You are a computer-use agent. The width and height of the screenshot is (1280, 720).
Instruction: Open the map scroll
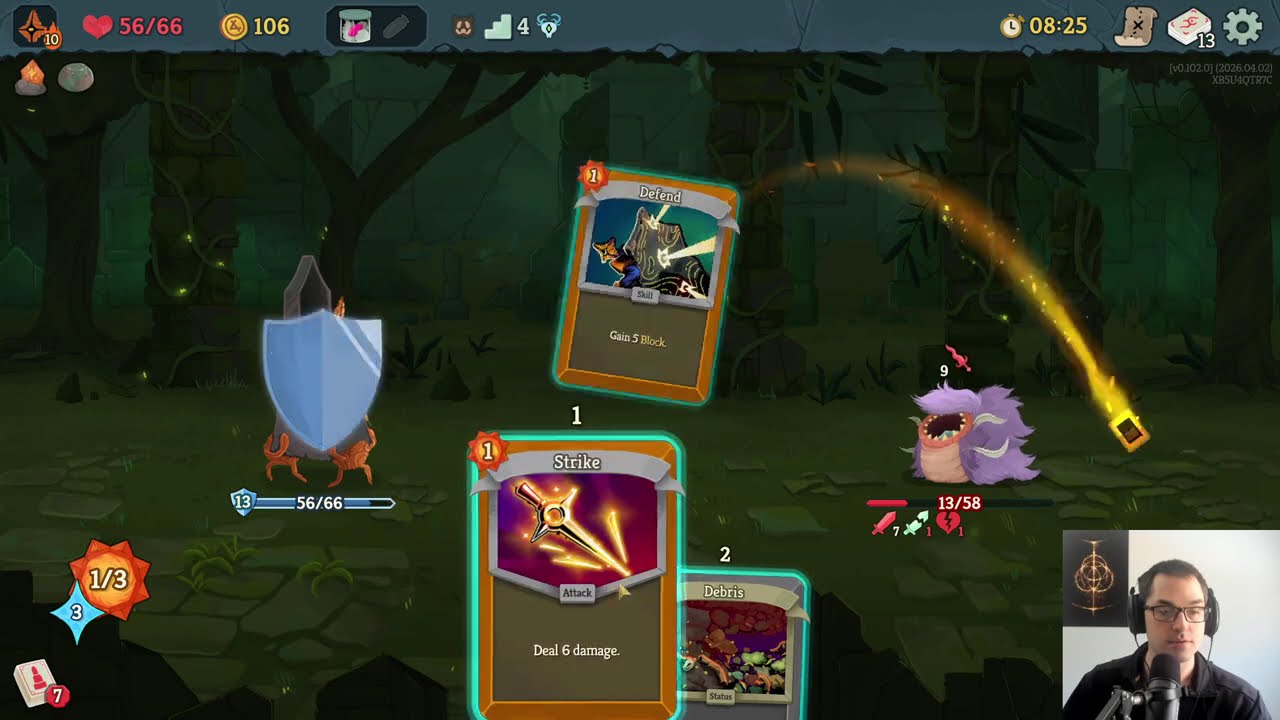point(1137,27)
